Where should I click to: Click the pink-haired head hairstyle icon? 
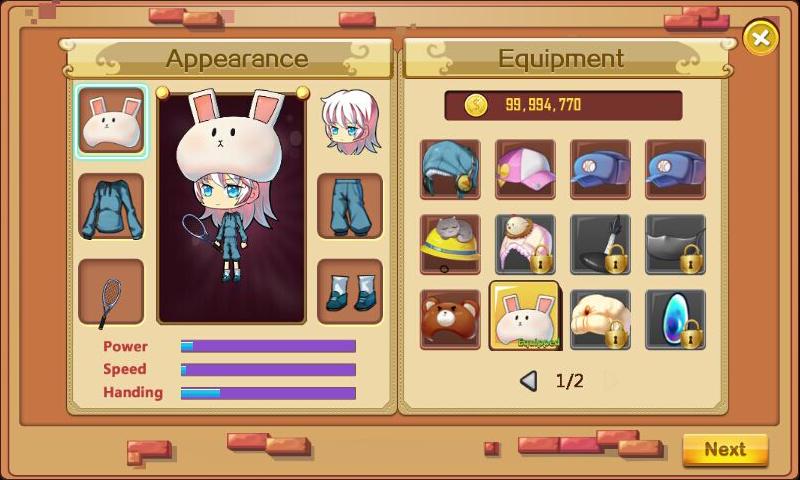pos(350,121)
